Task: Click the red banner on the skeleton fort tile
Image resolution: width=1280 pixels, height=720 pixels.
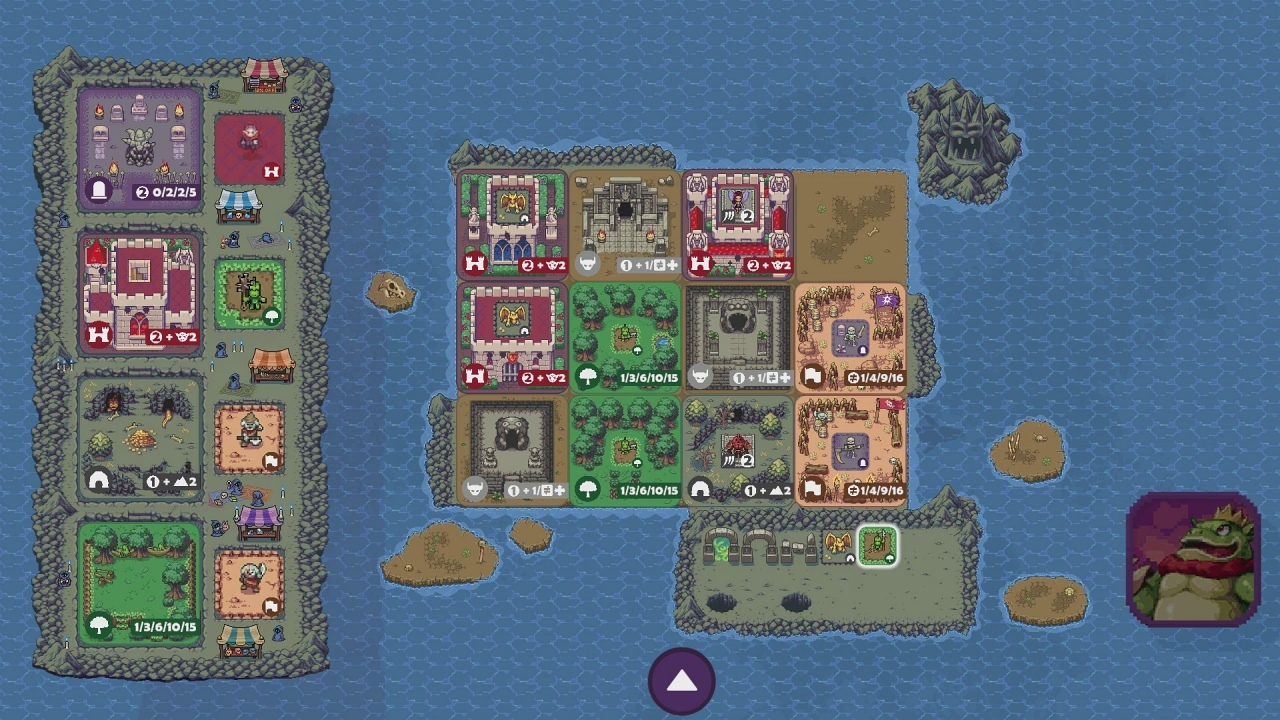Action: 893,404
